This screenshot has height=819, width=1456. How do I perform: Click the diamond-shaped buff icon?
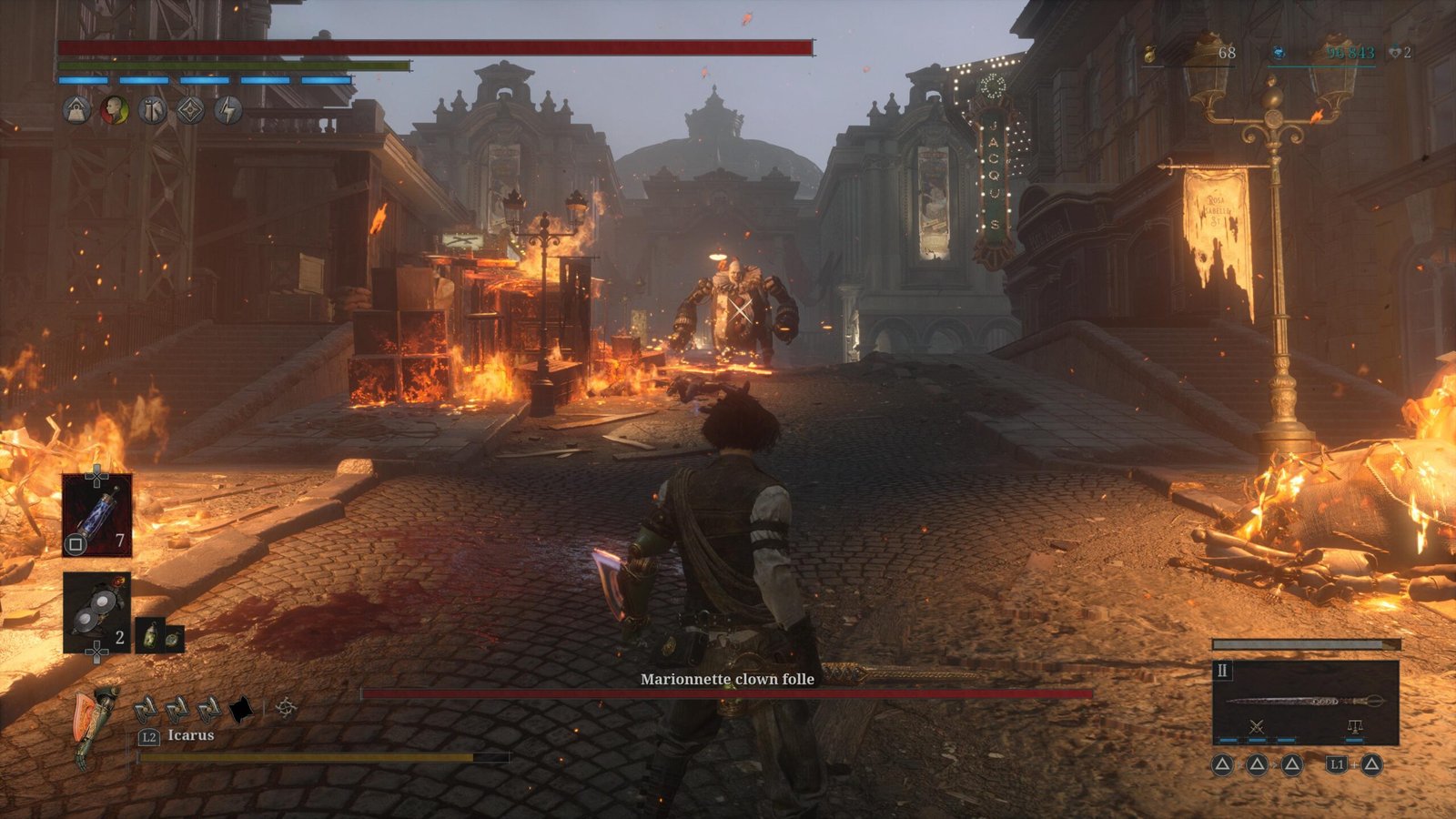(190, 111)
